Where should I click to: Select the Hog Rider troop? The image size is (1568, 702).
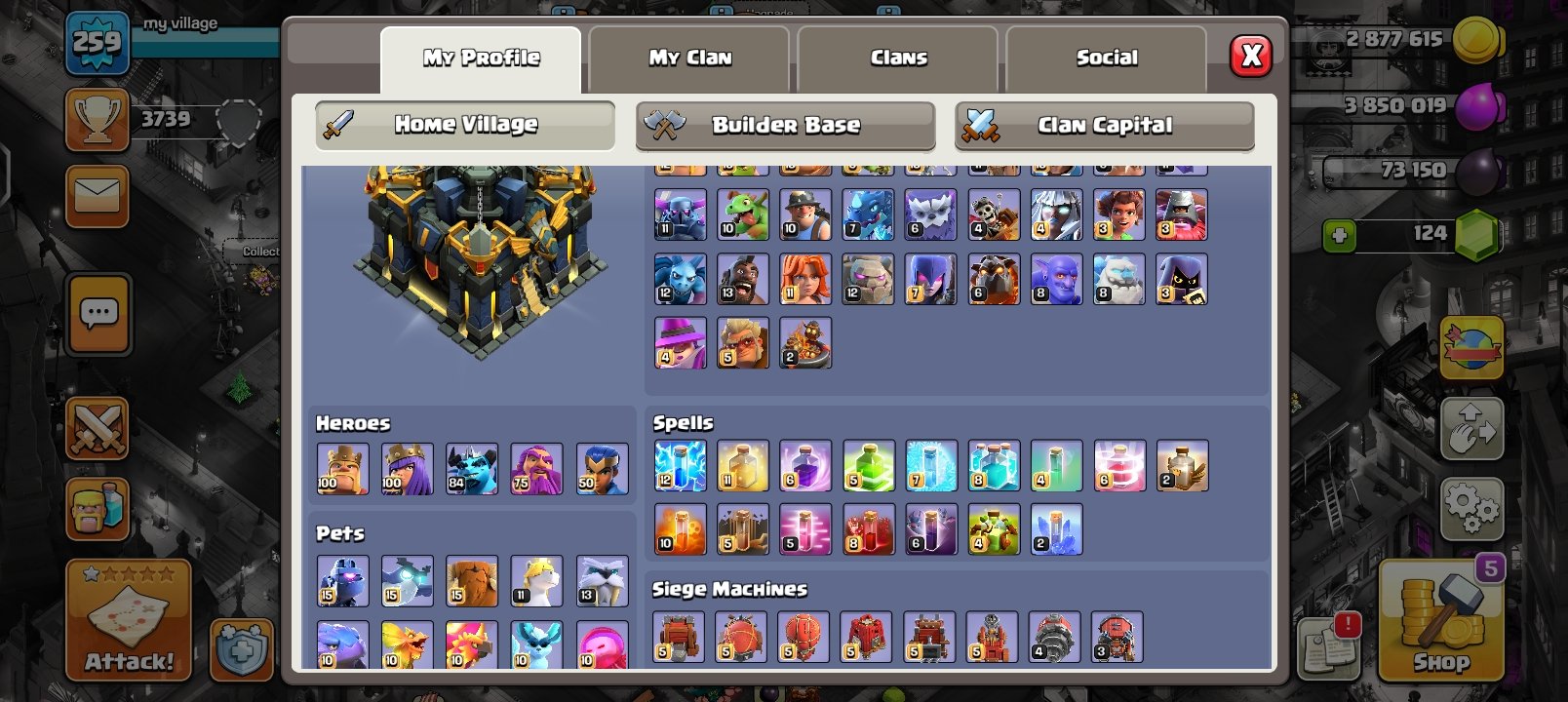[744, 279]
